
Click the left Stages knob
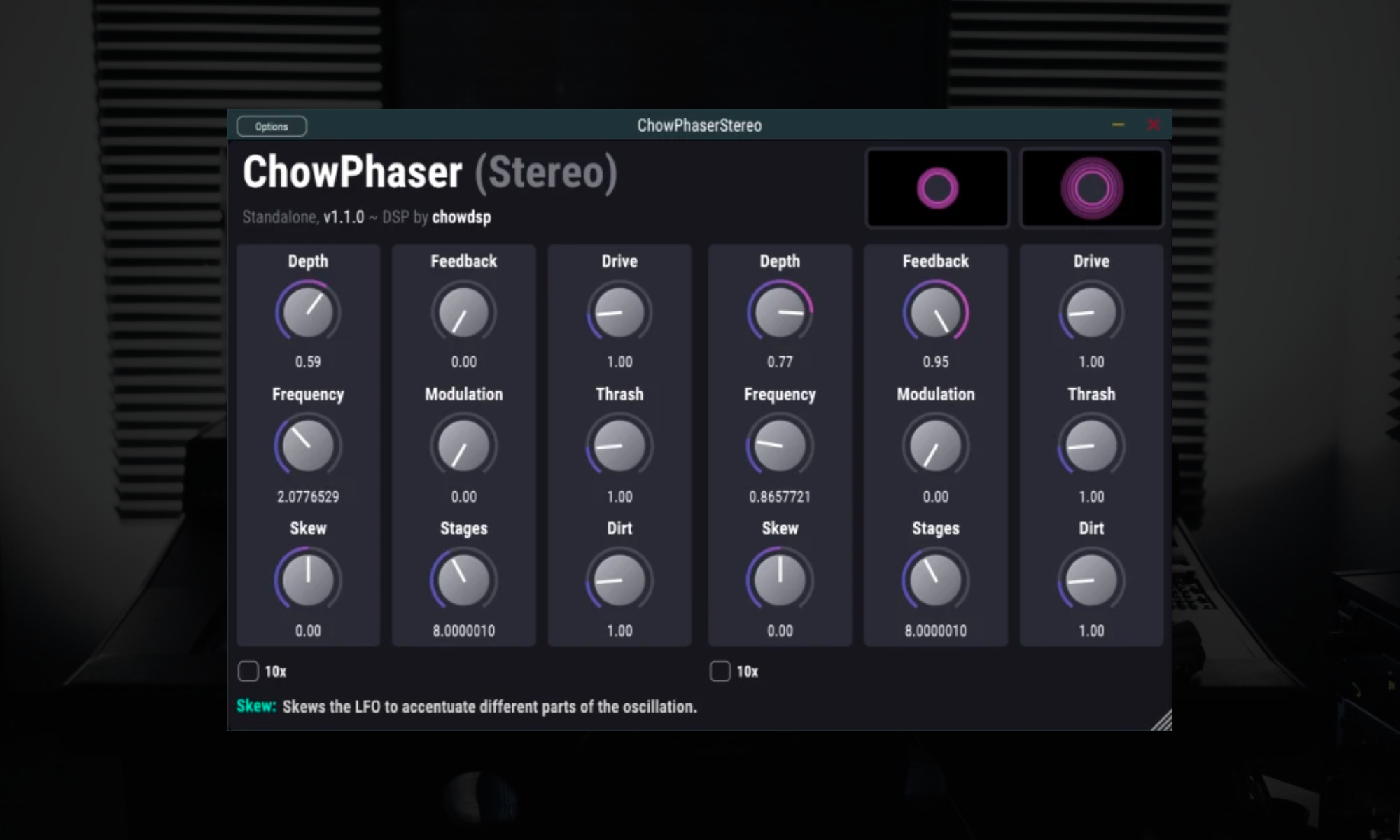[x=463, y=581]
